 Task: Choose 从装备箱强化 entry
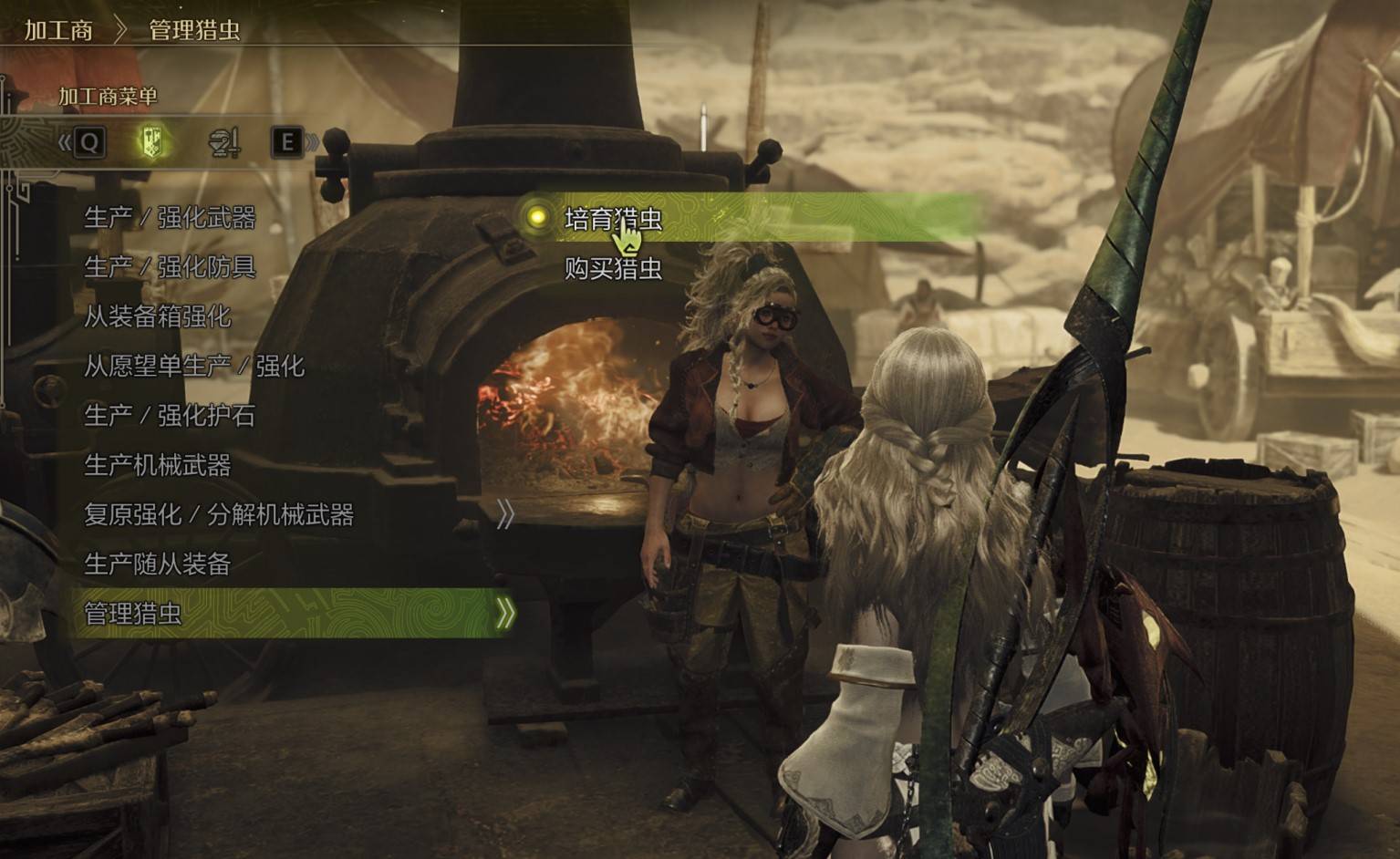click(x=158, y=316)
